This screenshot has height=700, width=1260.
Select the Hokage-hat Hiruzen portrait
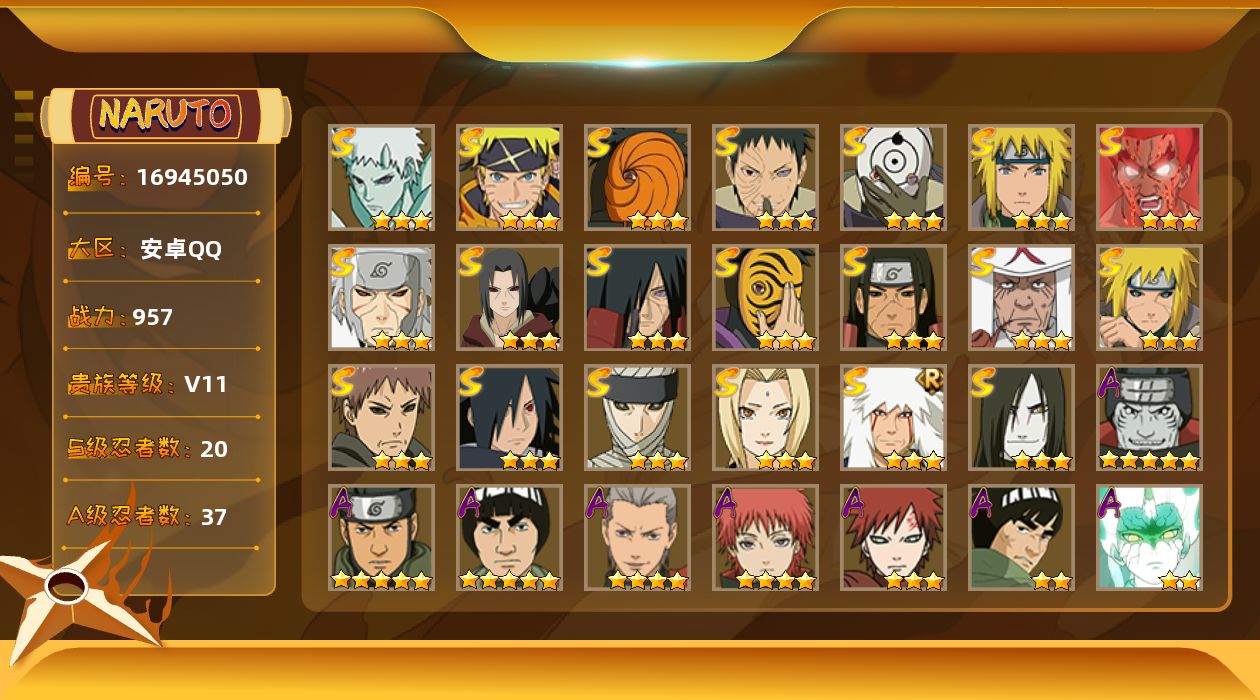pos(1021,297)
